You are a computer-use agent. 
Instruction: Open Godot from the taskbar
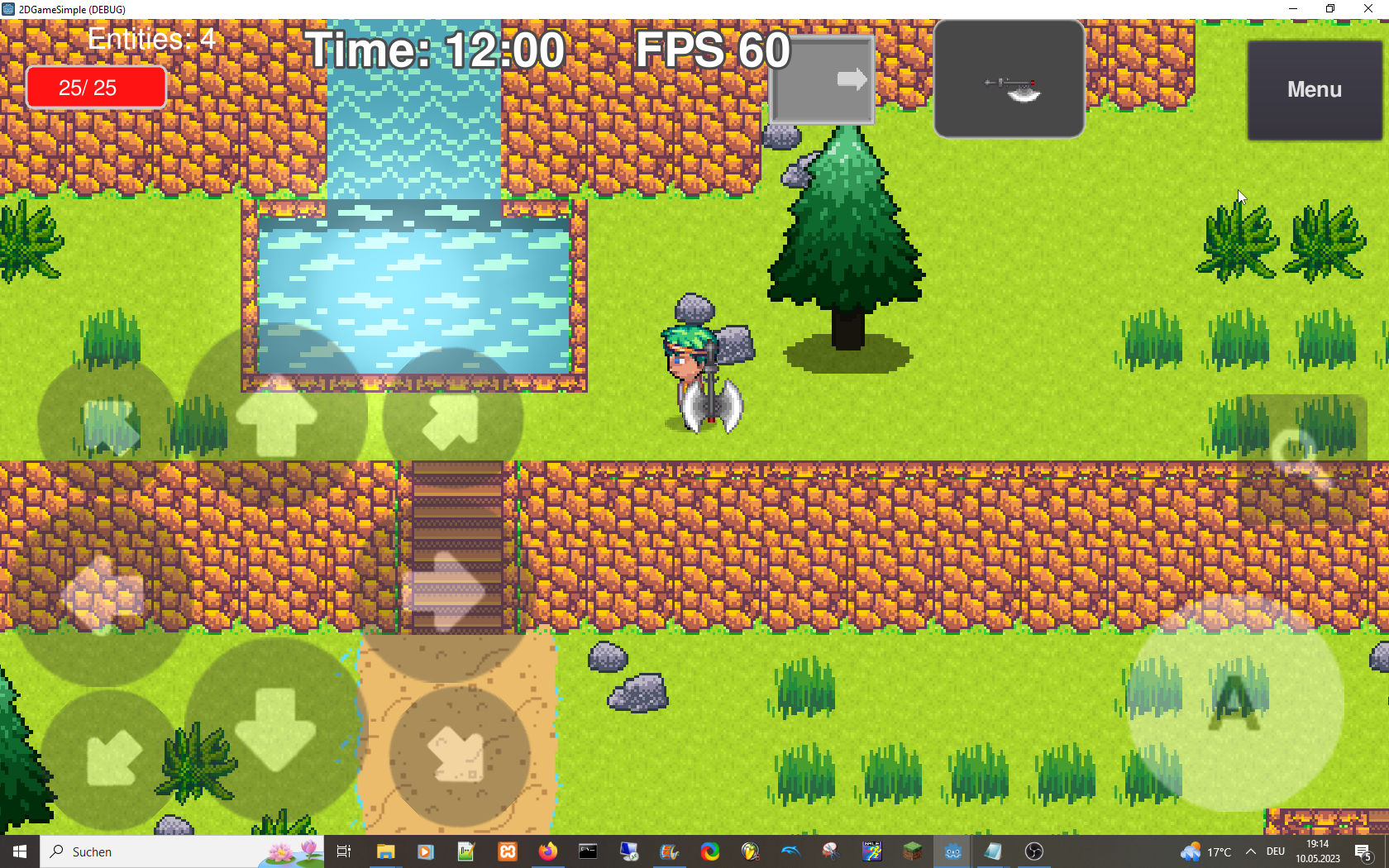click(952, 851)
